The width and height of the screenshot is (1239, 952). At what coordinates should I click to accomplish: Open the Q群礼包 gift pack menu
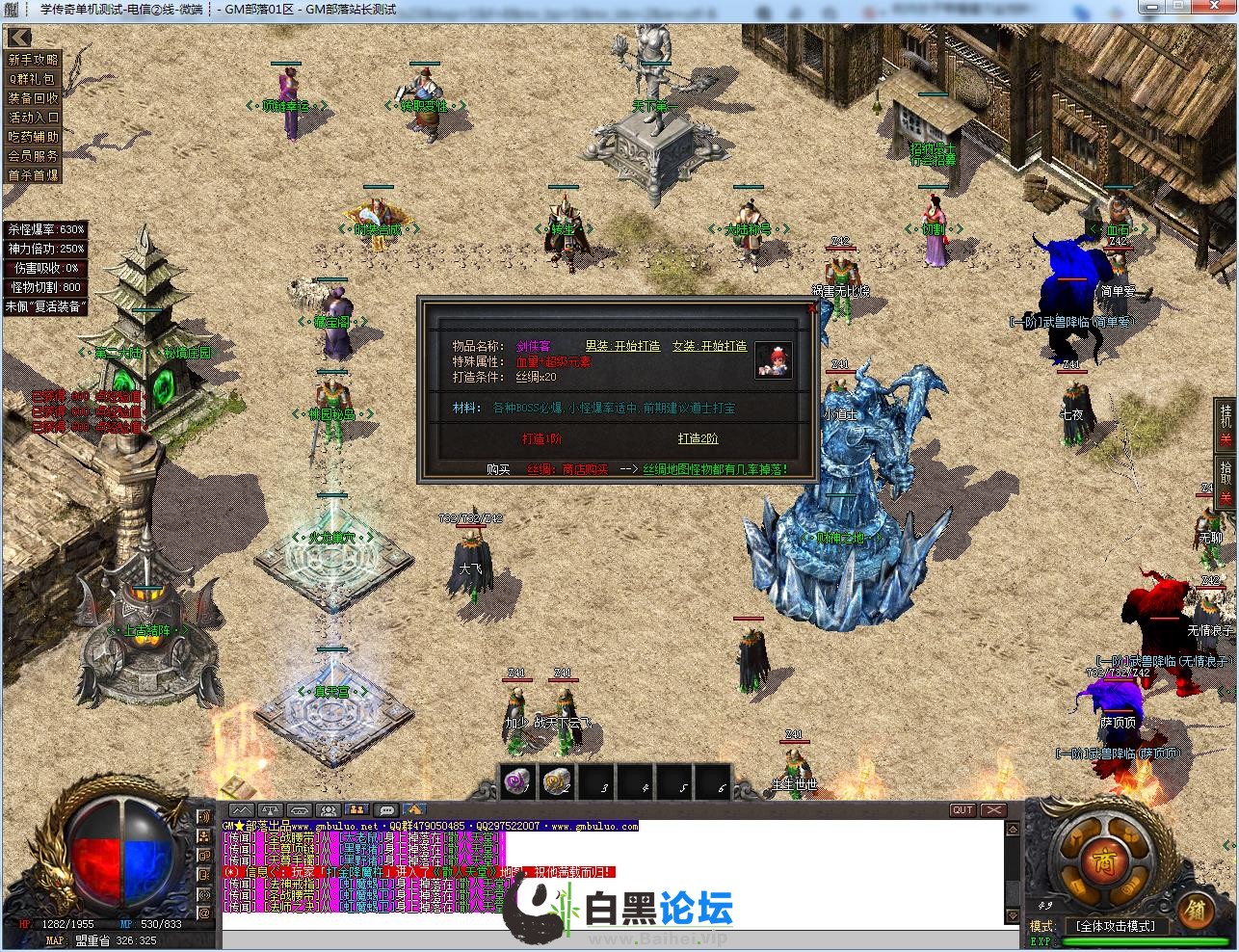point(34,79)
